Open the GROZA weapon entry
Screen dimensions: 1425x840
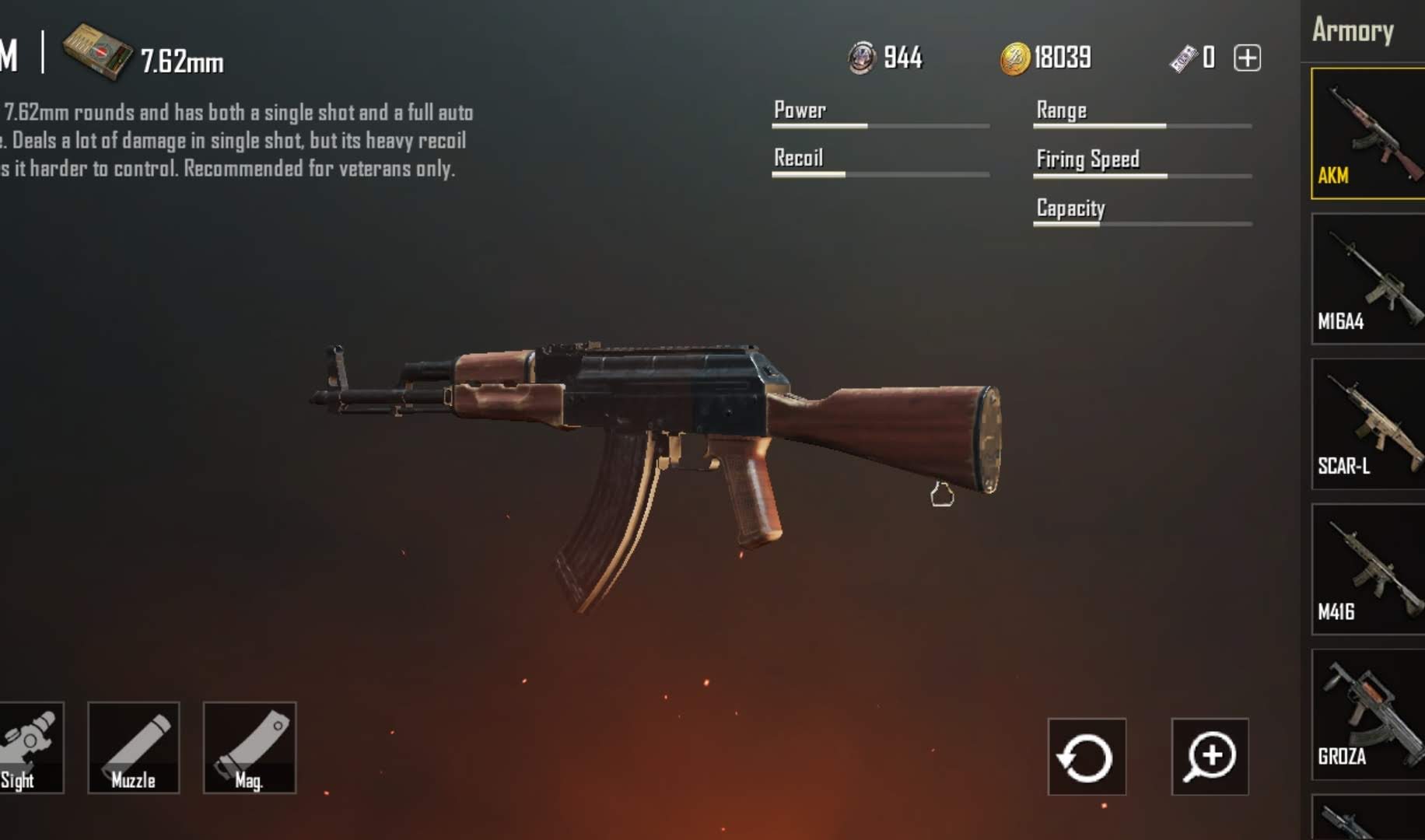[x=1367, y=714]
